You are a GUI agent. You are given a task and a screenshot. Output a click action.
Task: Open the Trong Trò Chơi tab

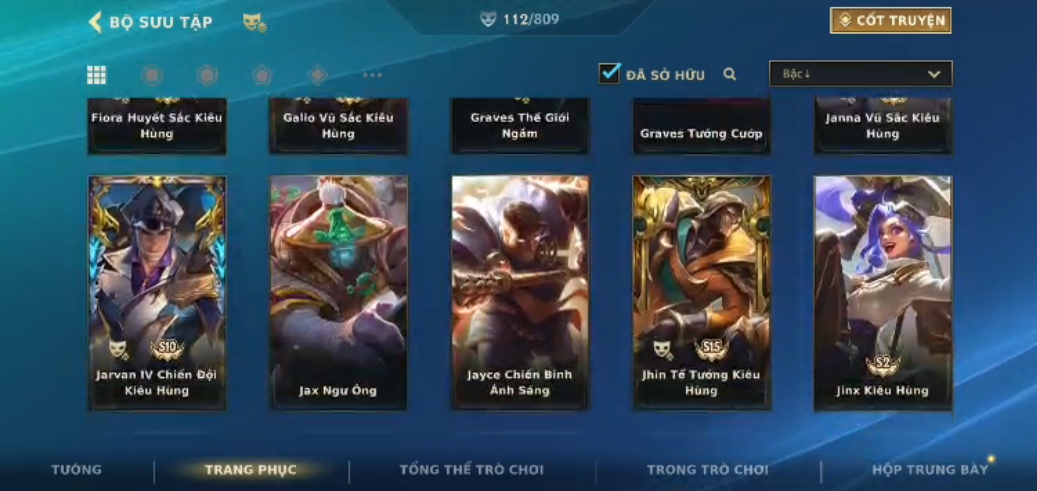coord(708,470)
